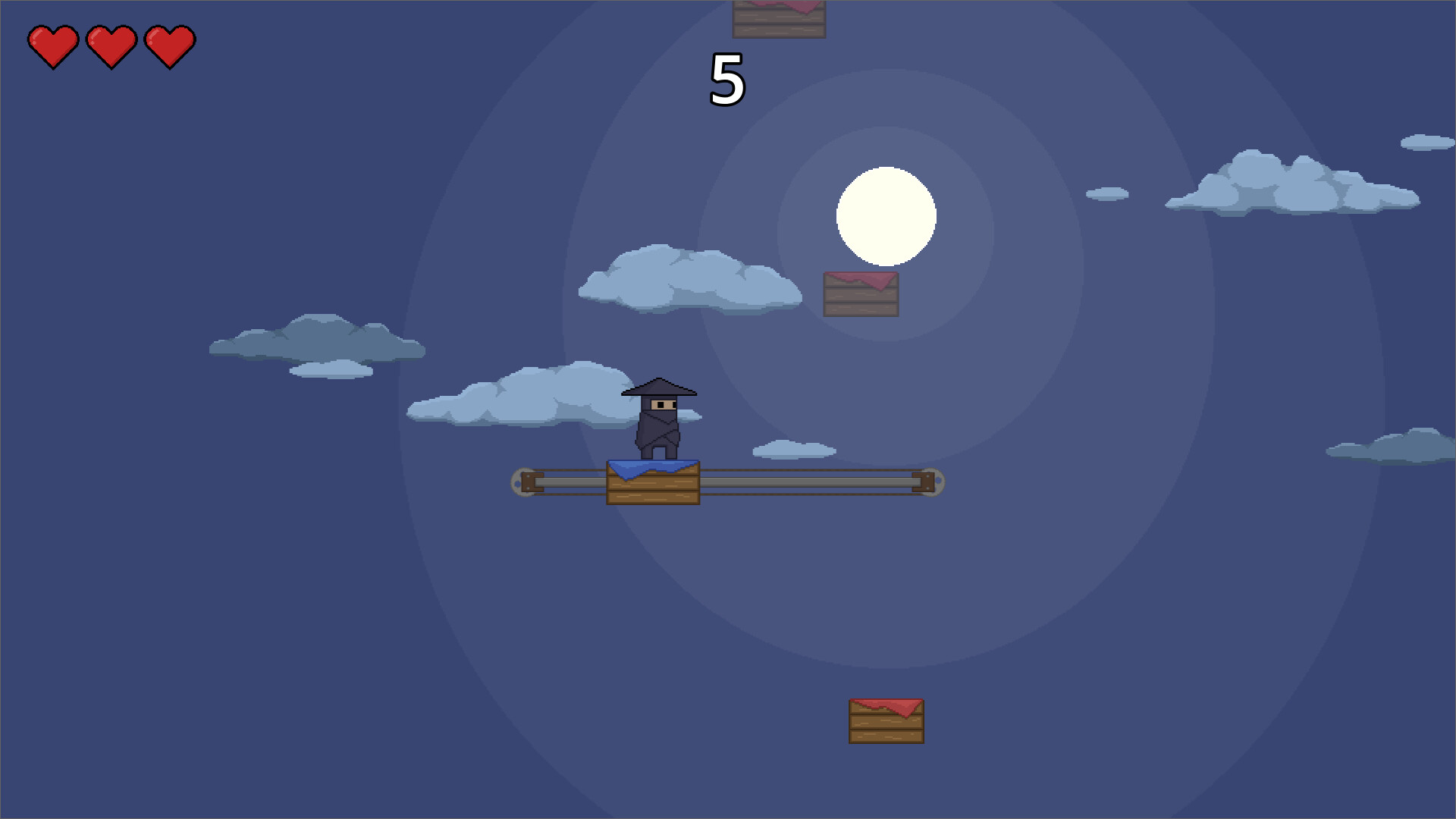Click the right end cap of the platform rail
The height and width of the screenshot is (819, 1456).
(933, 482)
